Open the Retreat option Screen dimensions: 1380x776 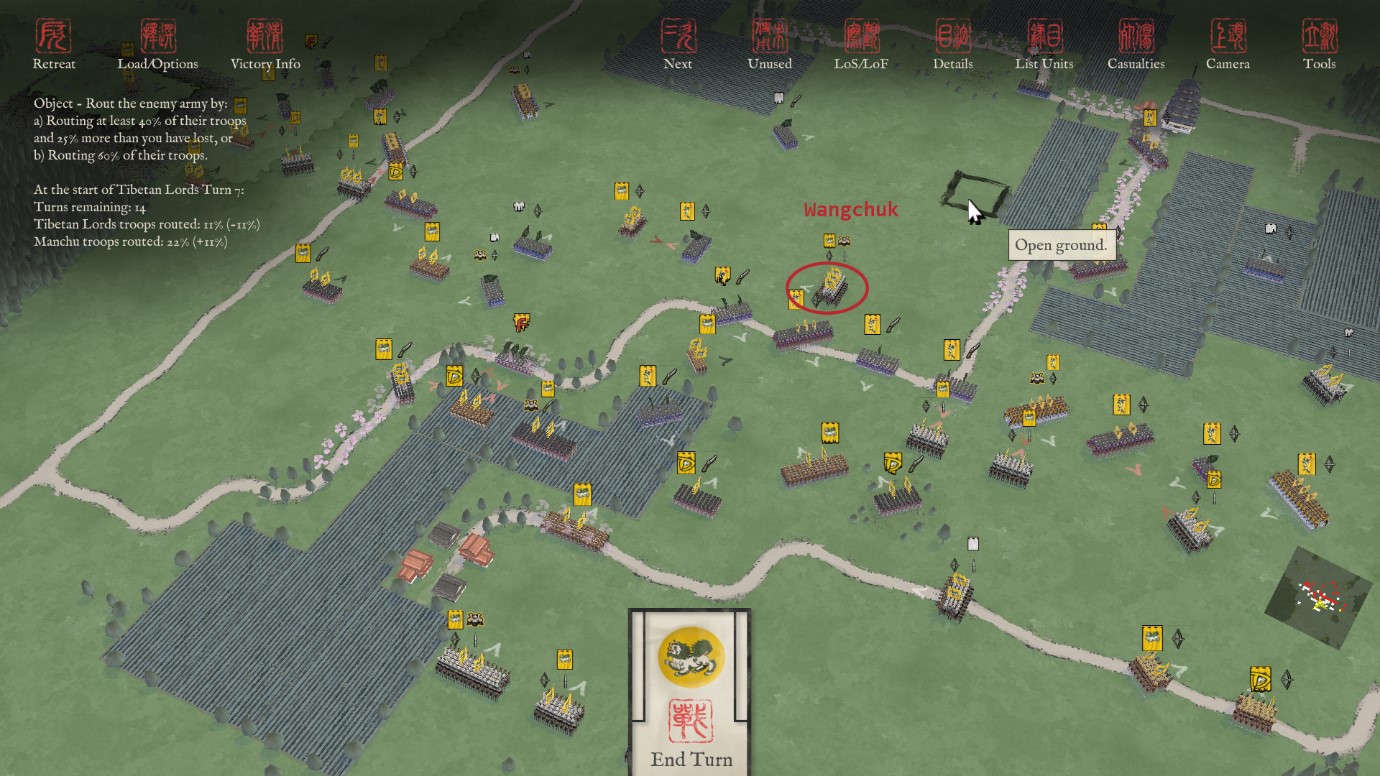pyautogui.click(x=53, y=45)
